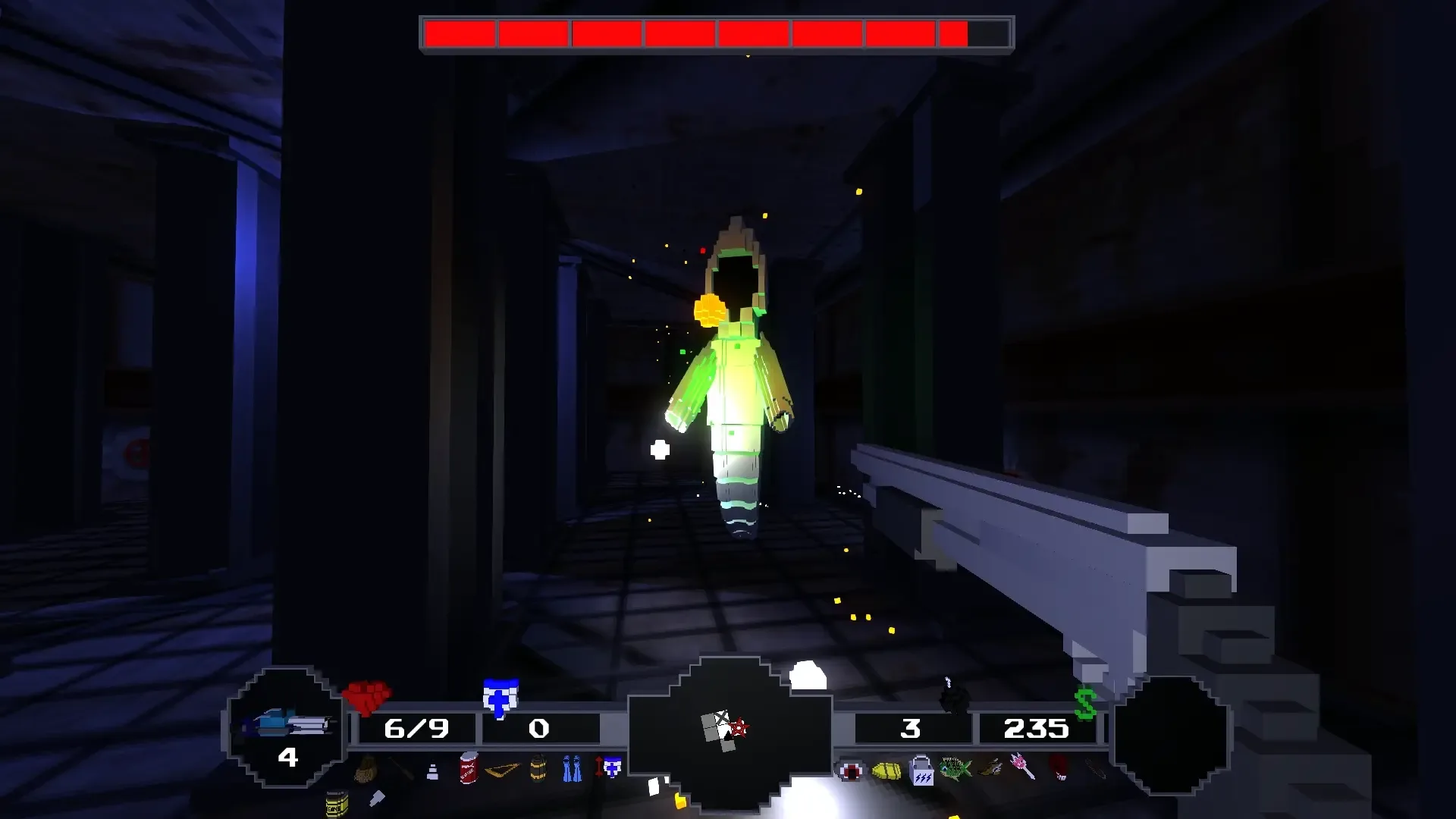Select the soda can item icon
The width and height of the screenshot is (1456, 819).
467,768
